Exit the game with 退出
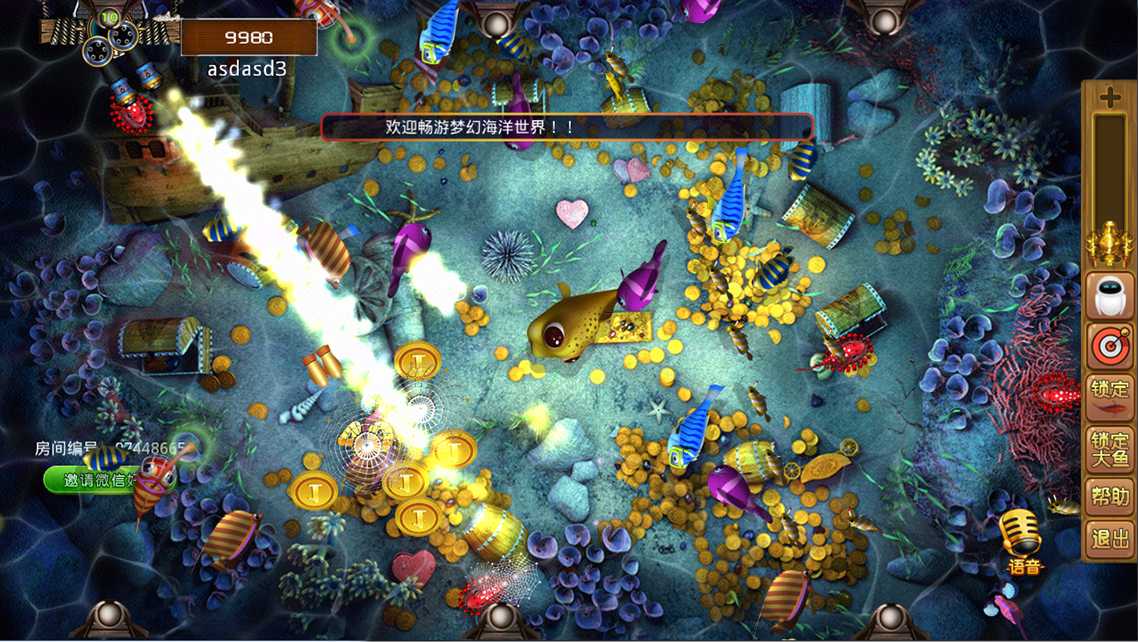Viewport: 1138px width, 642px height. tap(1109, 539)
